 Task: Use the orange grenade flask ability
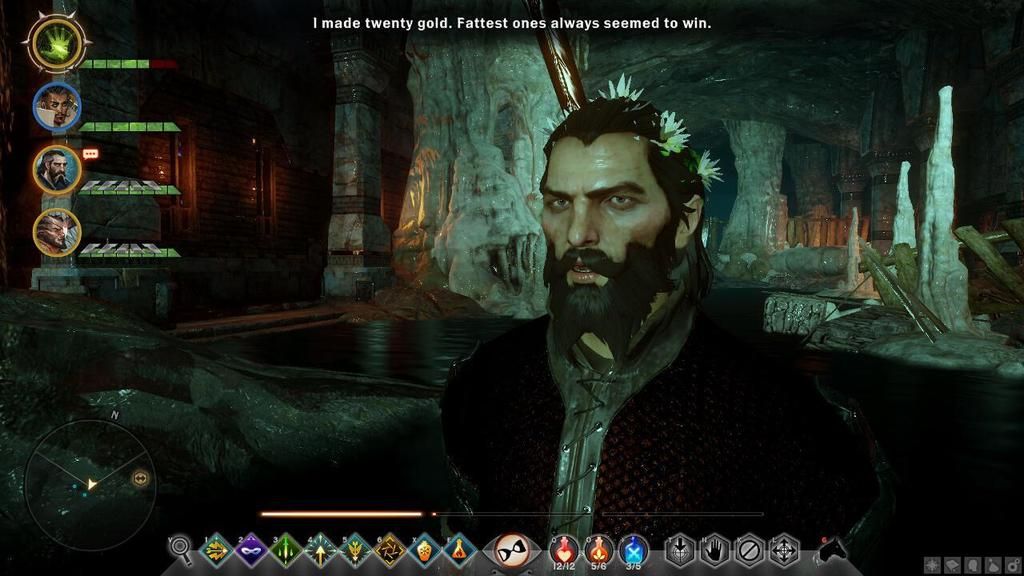click(x=424, y=549)
